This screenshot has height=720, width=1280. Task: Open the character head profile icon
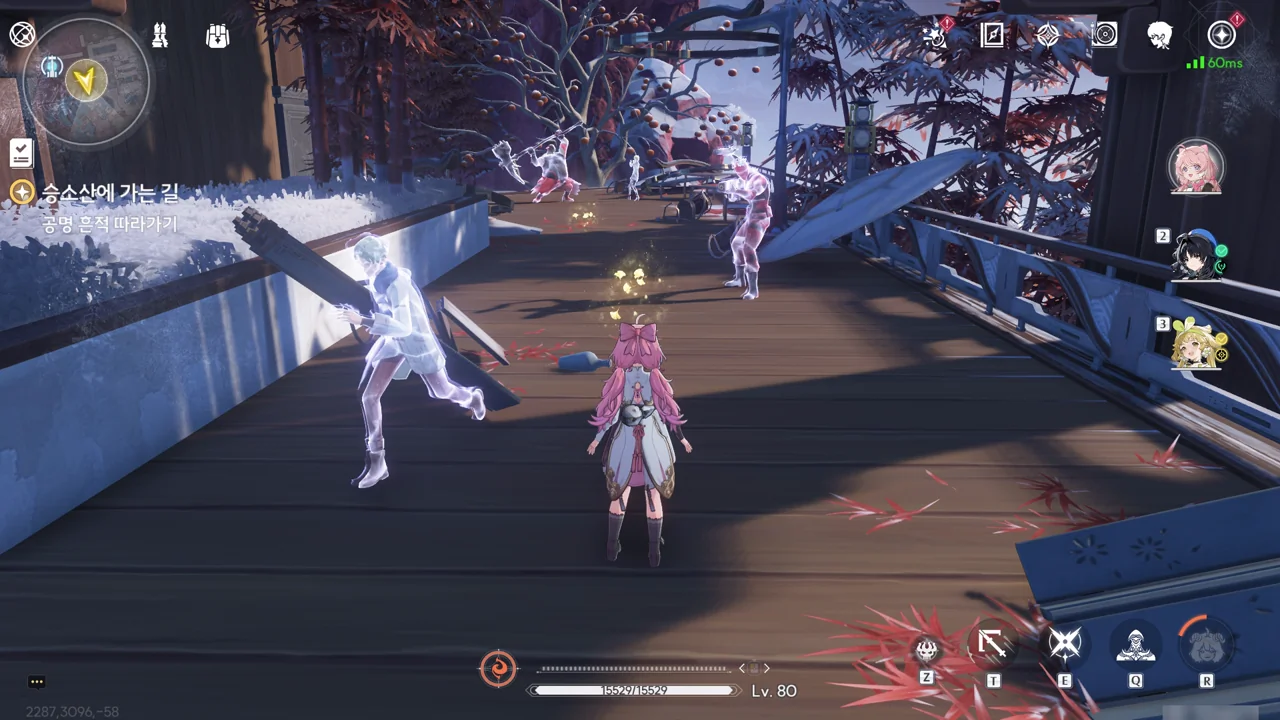1160,35
